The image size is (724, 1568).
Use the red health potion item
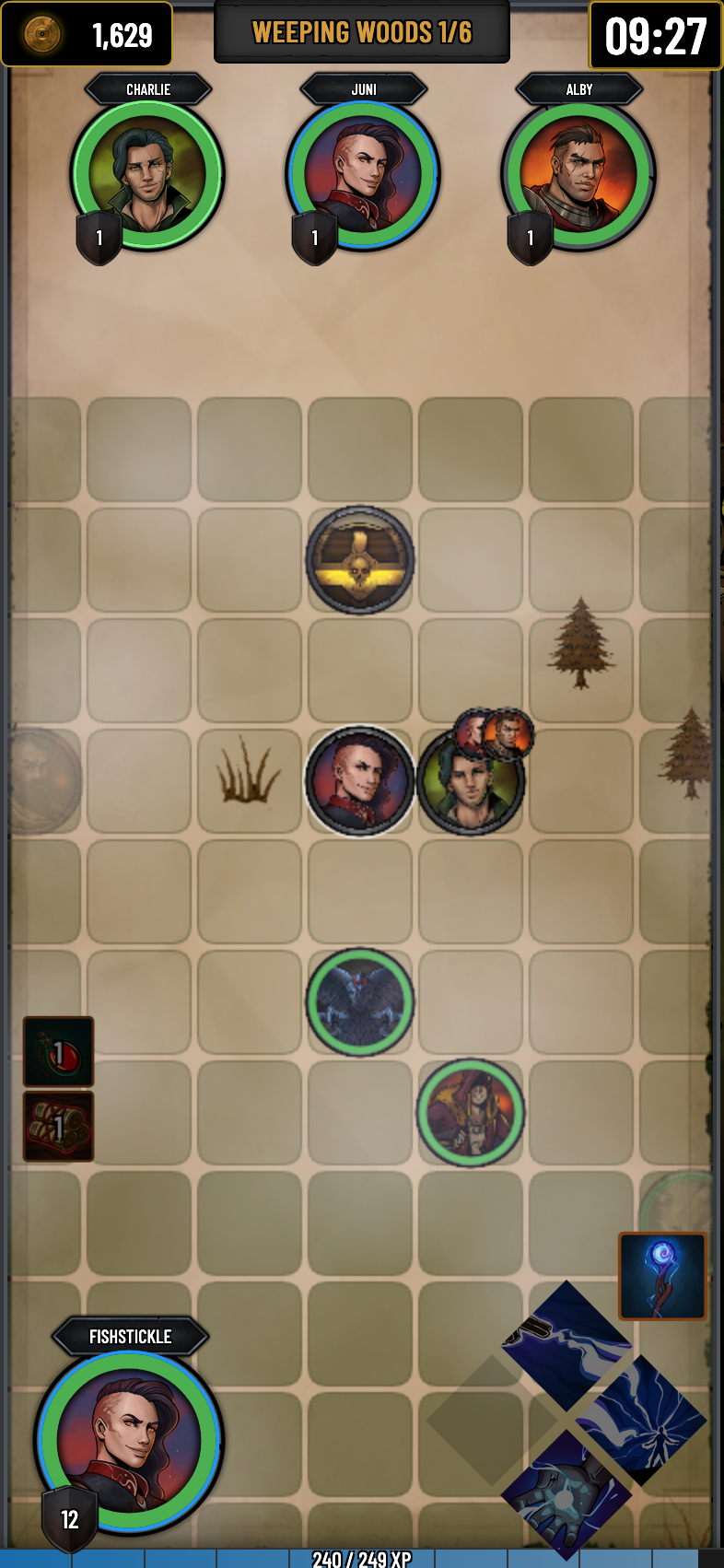[58, 1051]
